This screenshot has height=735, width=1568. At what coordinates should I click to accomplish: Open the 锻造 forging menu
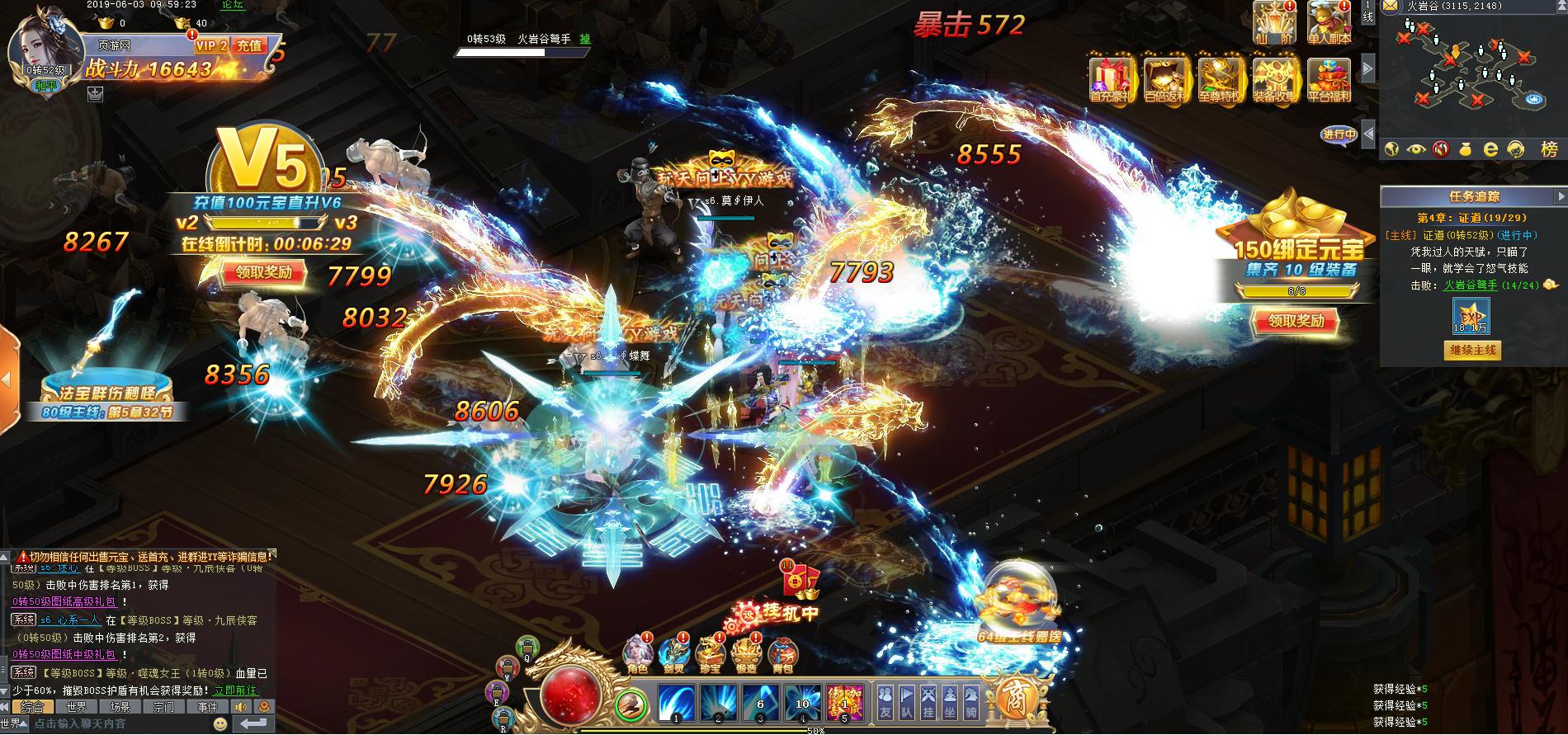(x=746, y=655)
